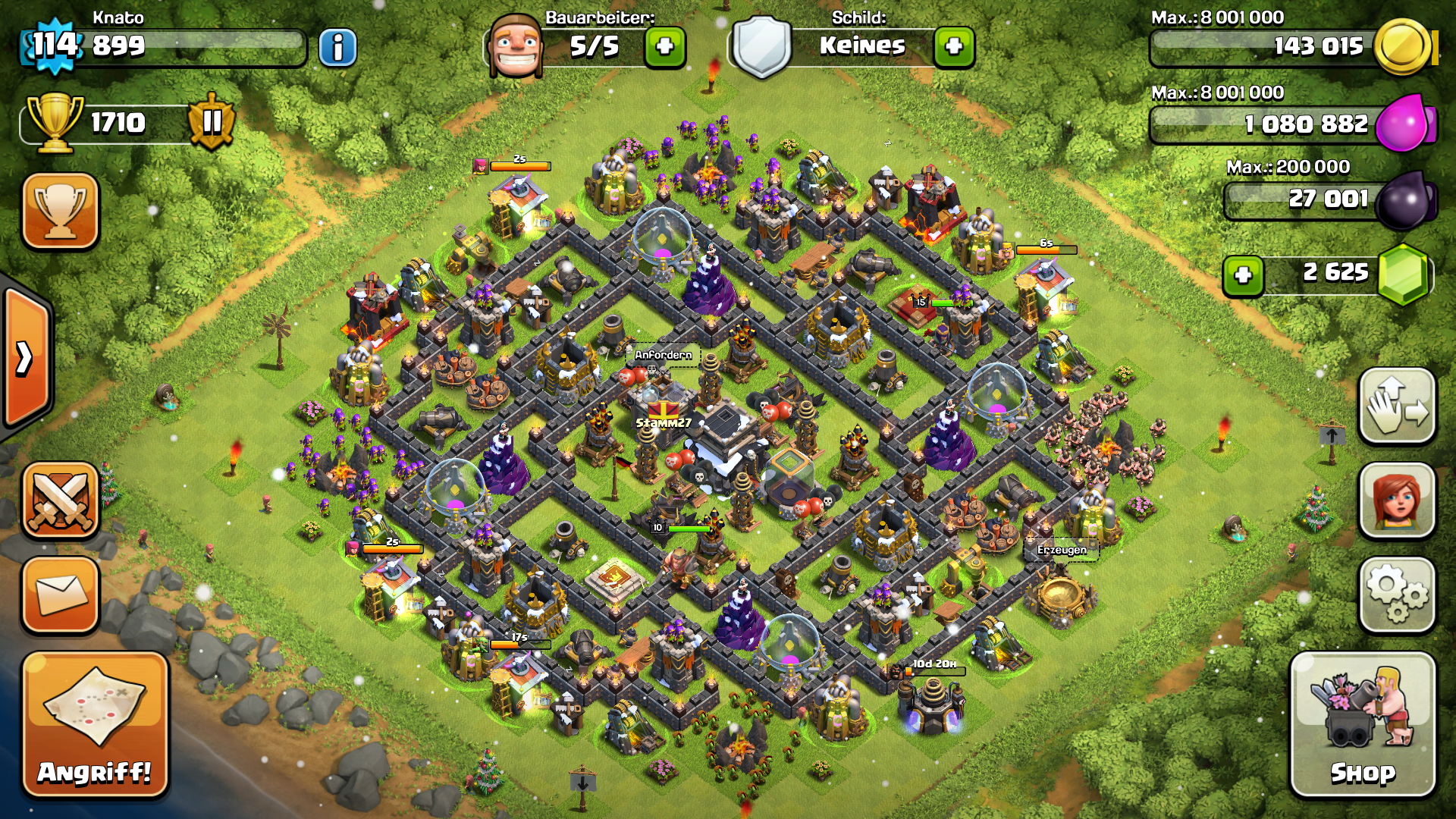Viewport: 1456px width, 819px height.
Task: Tap the Anfordern request bubble
Action: point(664,355)
